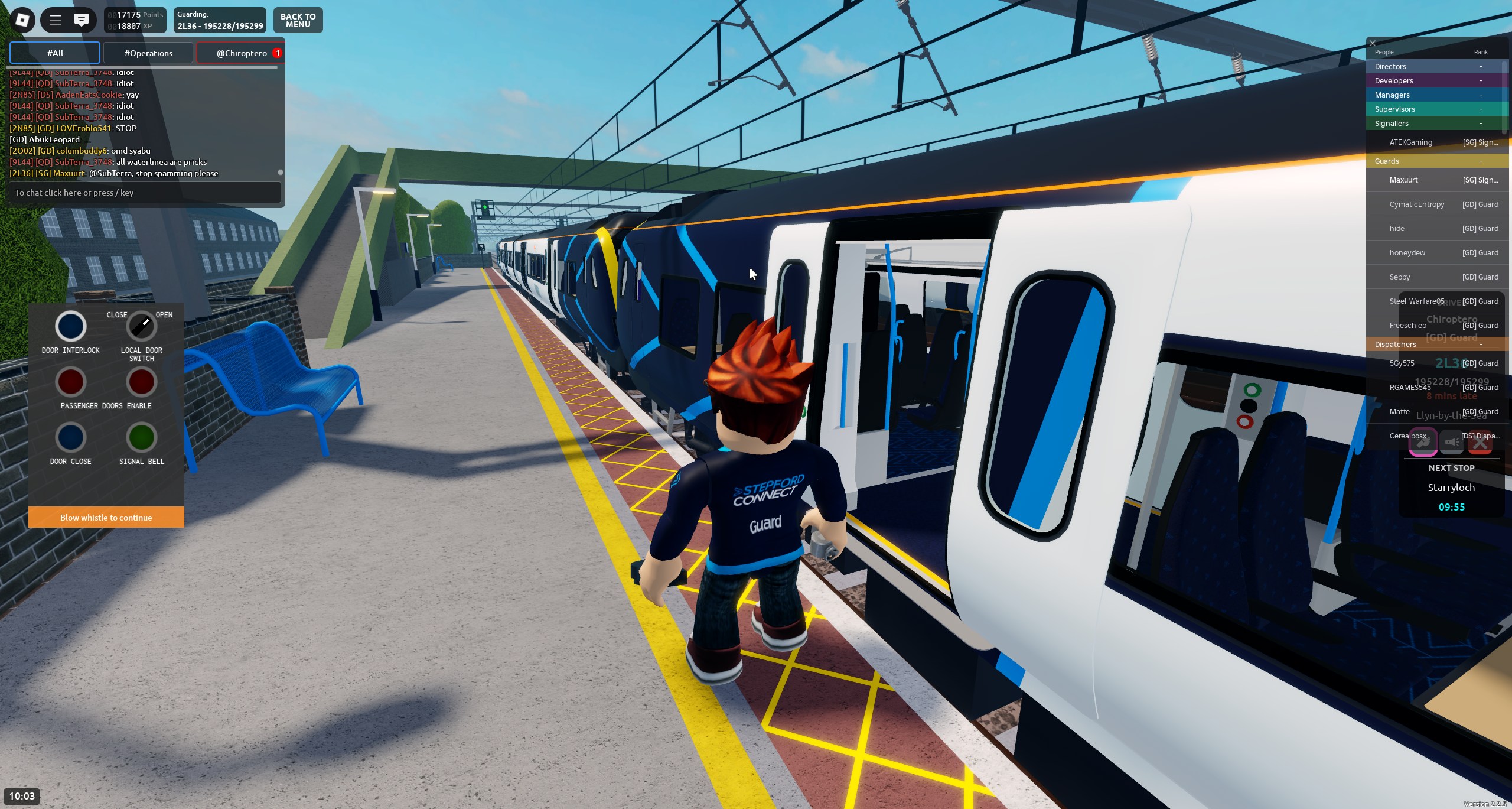Open the hamburger menu
The height and width of the screenshot is (809, 1512).
(56, 20)
